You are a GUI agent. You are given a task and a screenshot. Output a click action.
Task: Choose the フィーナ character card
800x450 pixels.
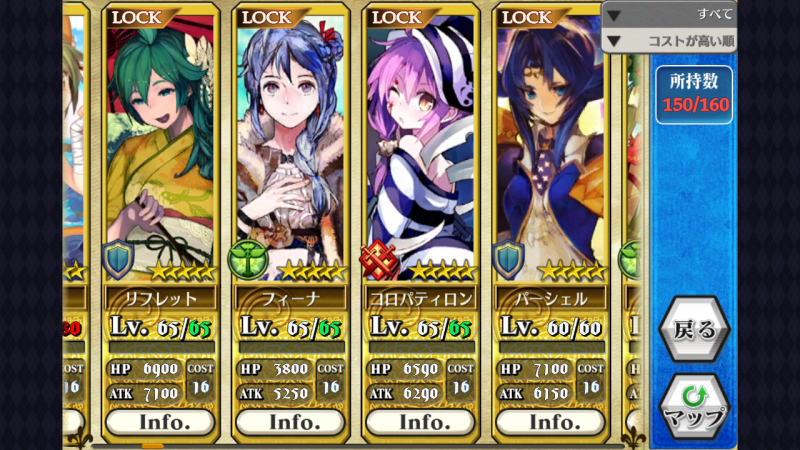(x=290, y=150)
